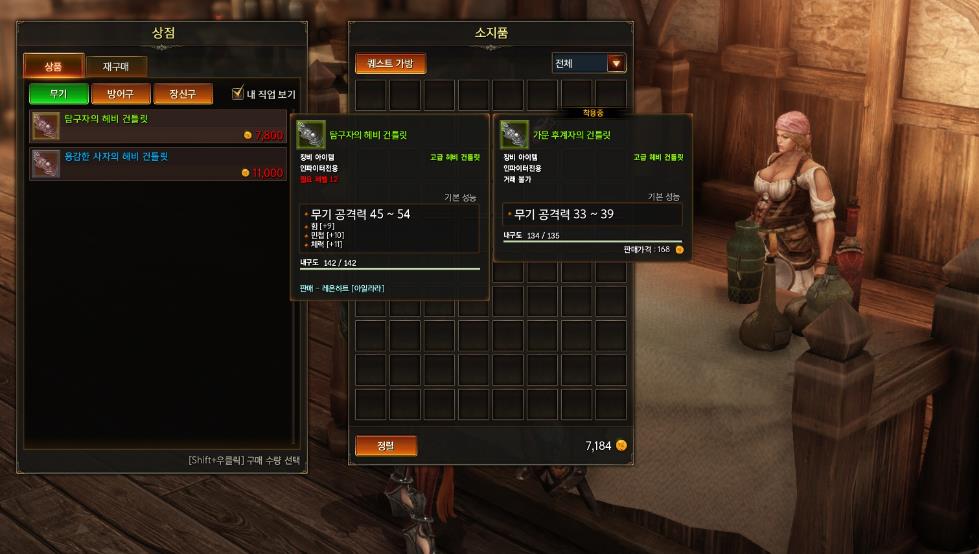Click the 정렬 sort button
The width and height of the screenshot is (979, 554).
(386, 446)
